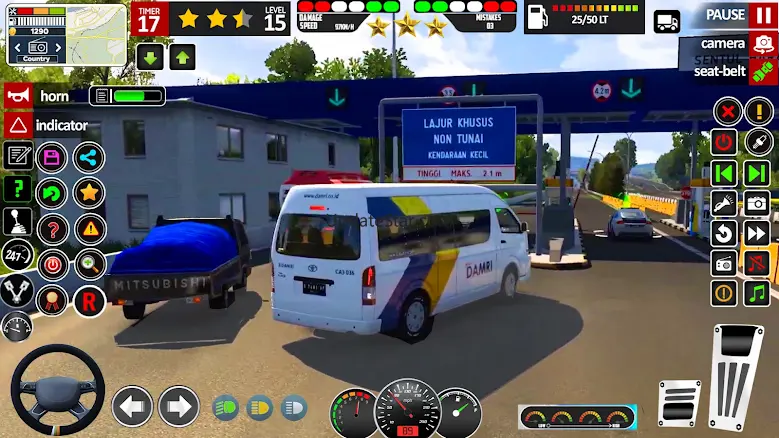Open the radio icon
Viewport: 779px width, 438px height.
pyautogui.click(x=725, y=263)
